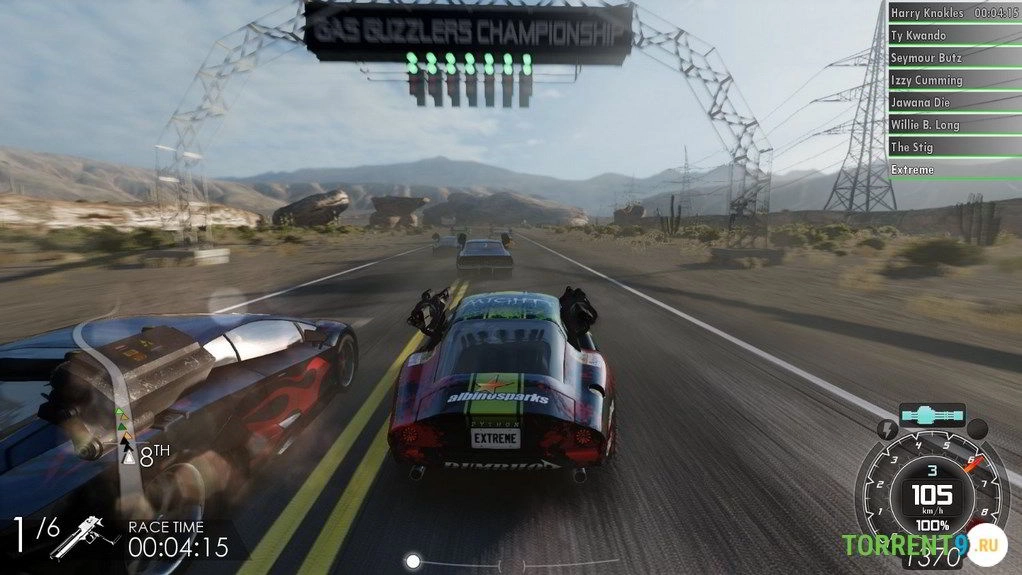Click the Extreme player row
The image size is (1022, 575).
click(x=953, y=170)
